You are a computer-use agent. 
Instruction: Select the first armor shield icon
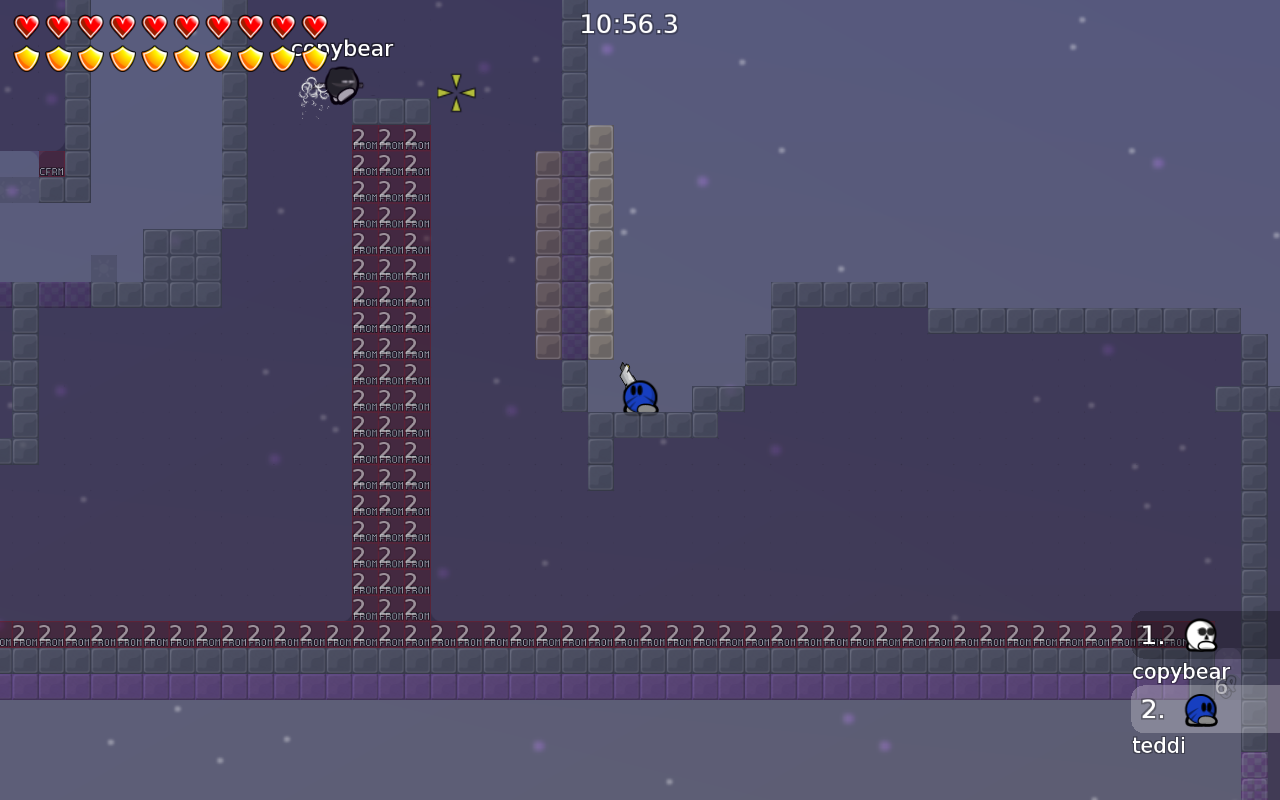[x=27, y=58]
